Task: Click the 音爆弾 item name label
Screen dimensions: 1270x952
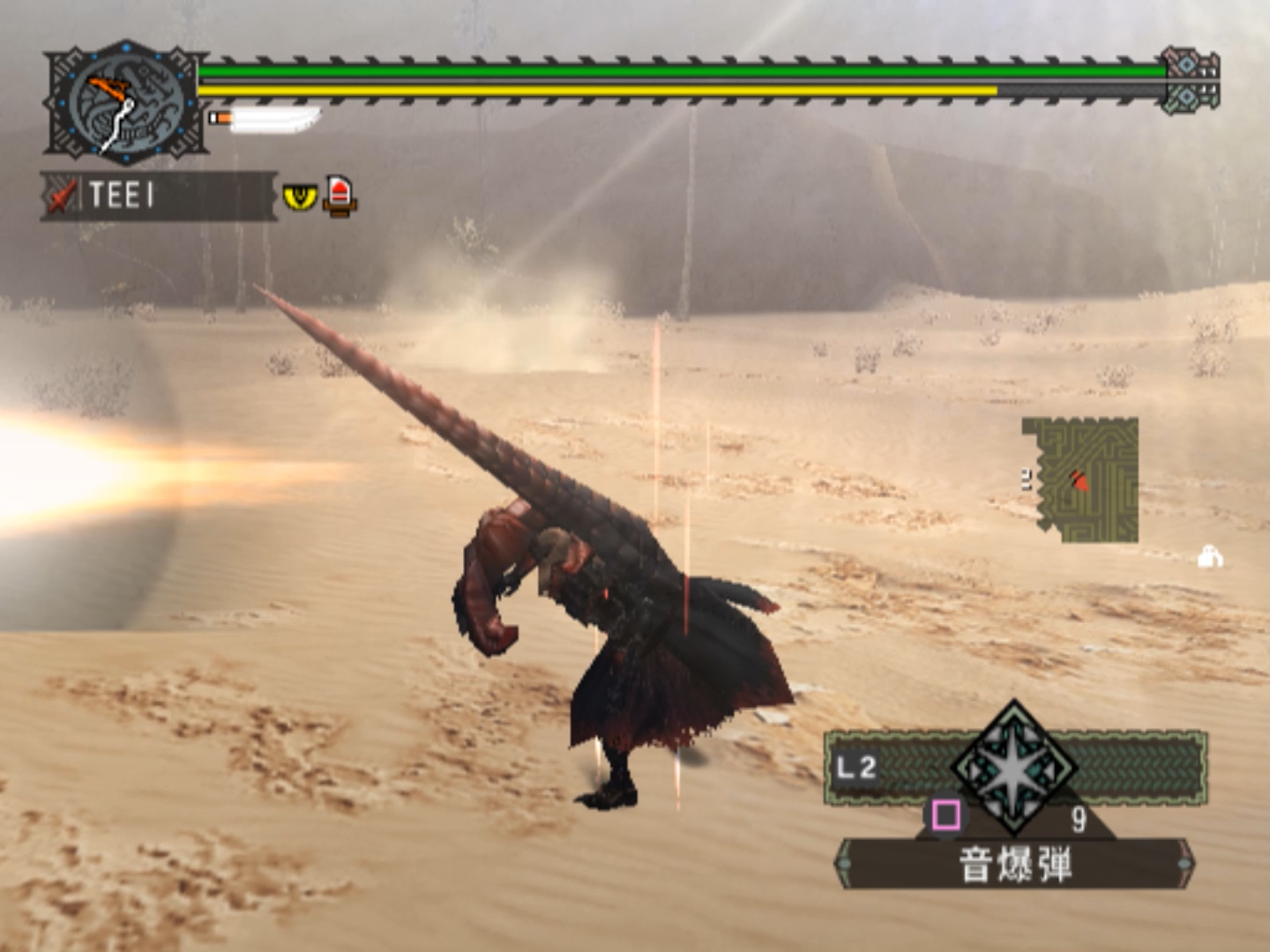Action: pyautogui.click(x=1014, y=864)
